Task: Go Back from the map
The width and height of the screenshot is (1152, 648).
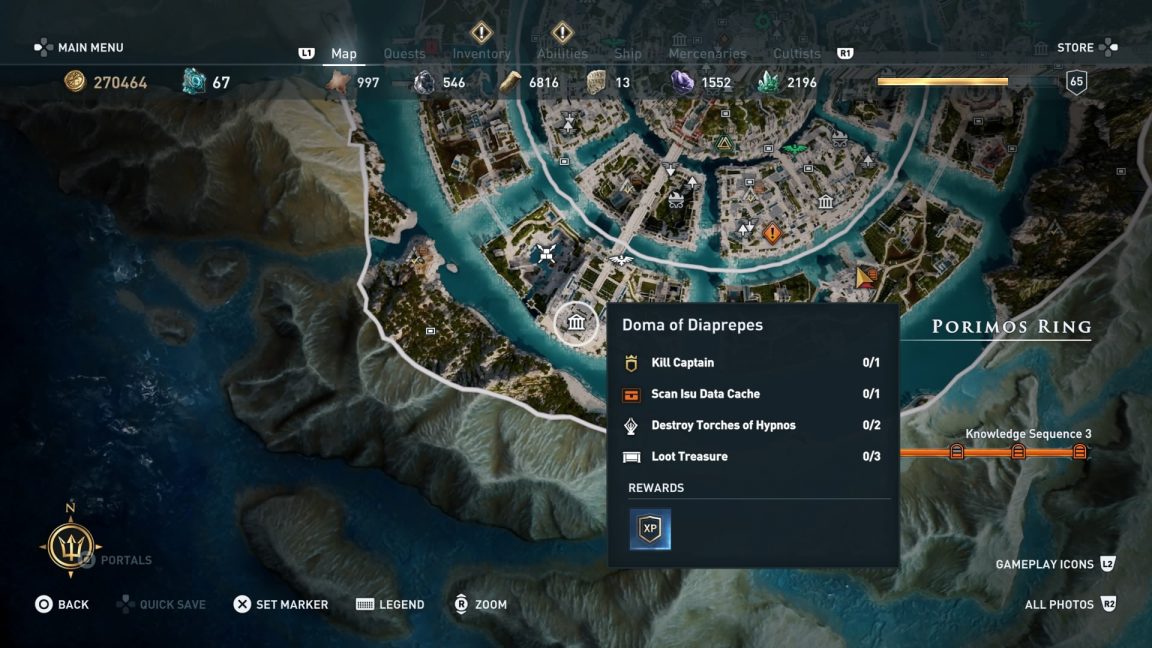Action: [x=62, y=604]
